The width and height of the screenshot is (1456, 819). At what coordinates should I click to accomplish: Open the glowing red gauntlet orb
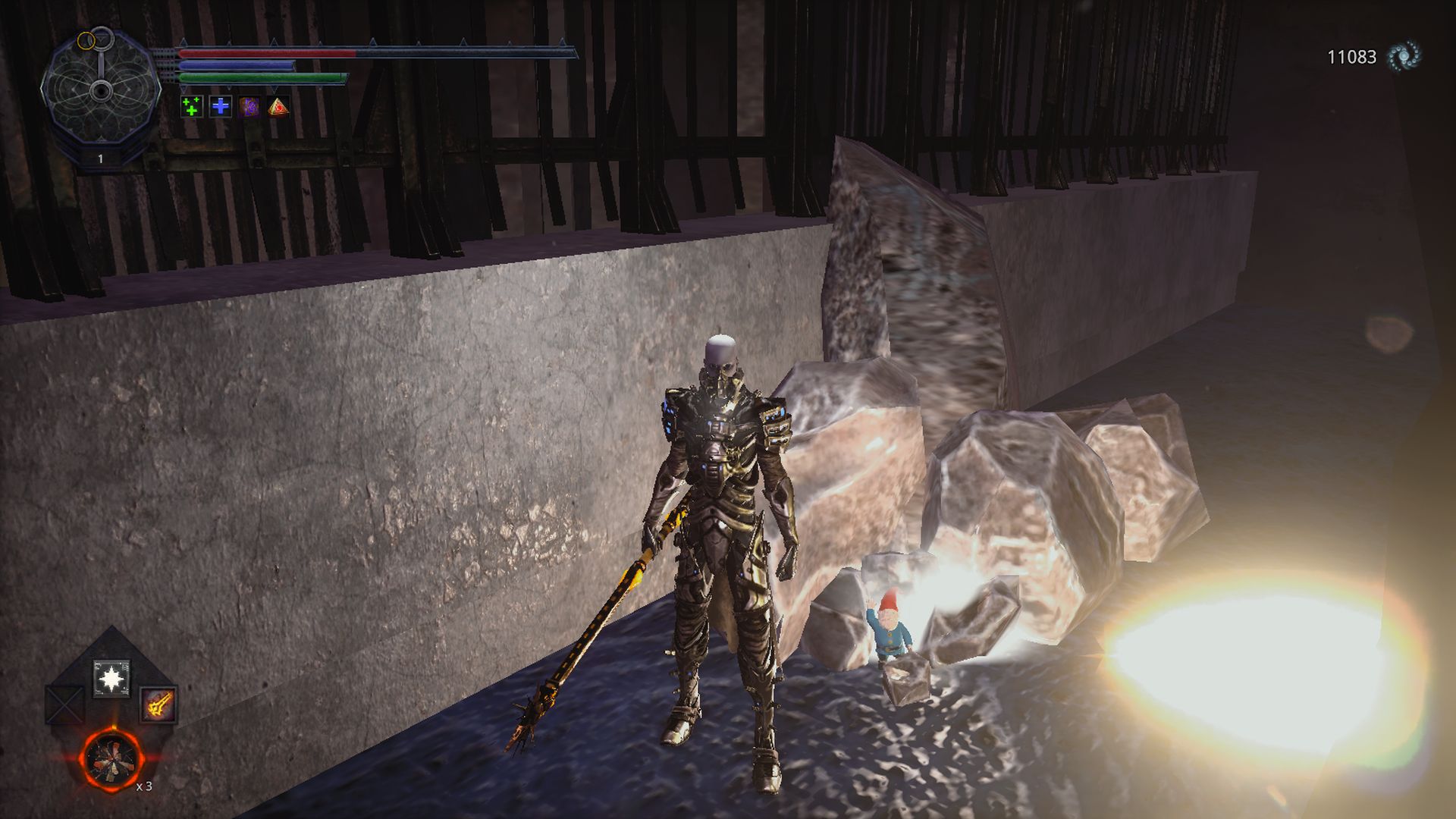point(112,758)
